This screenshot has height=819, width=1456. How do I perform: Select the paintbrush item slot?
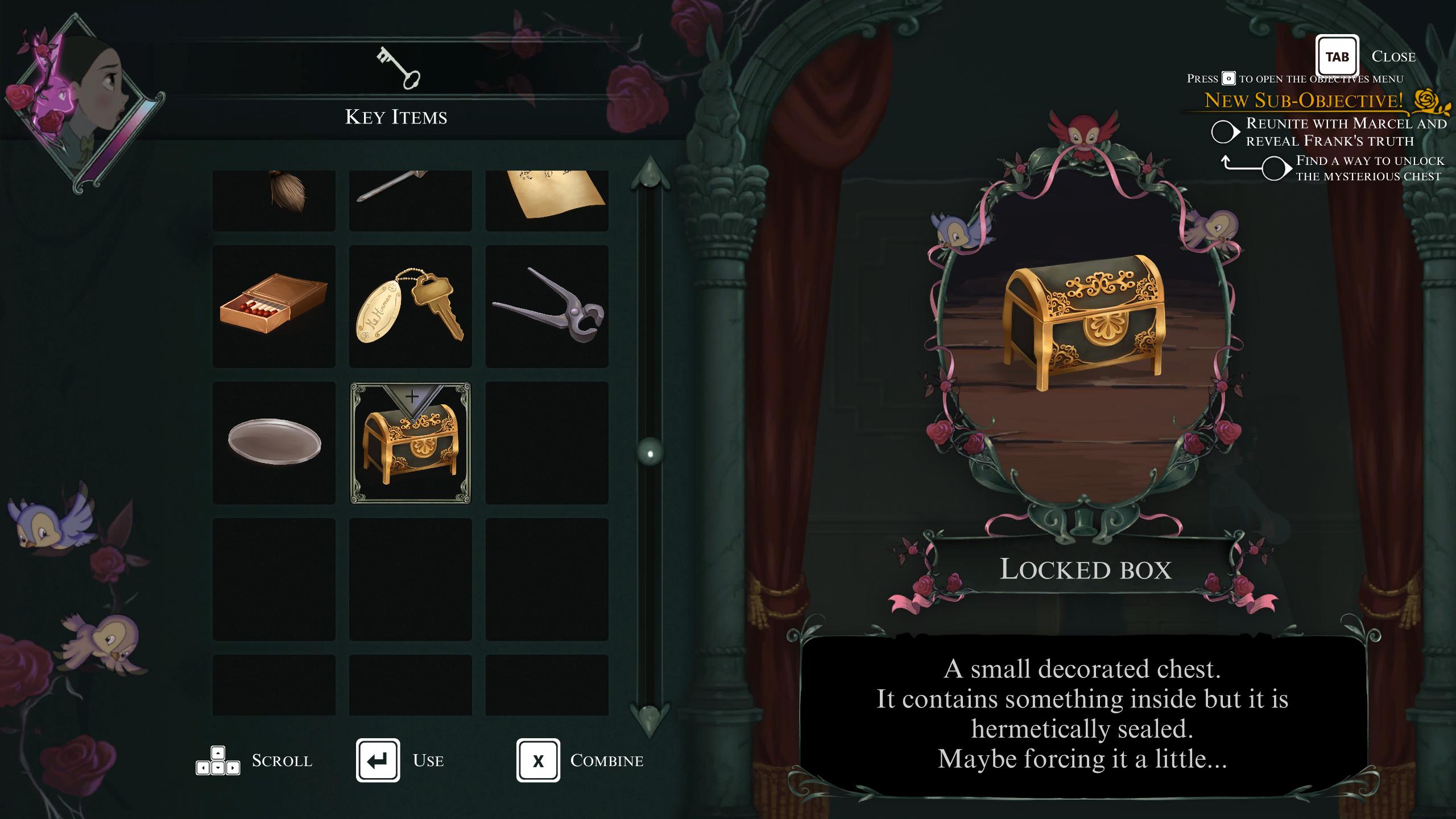tap(274, 200)
